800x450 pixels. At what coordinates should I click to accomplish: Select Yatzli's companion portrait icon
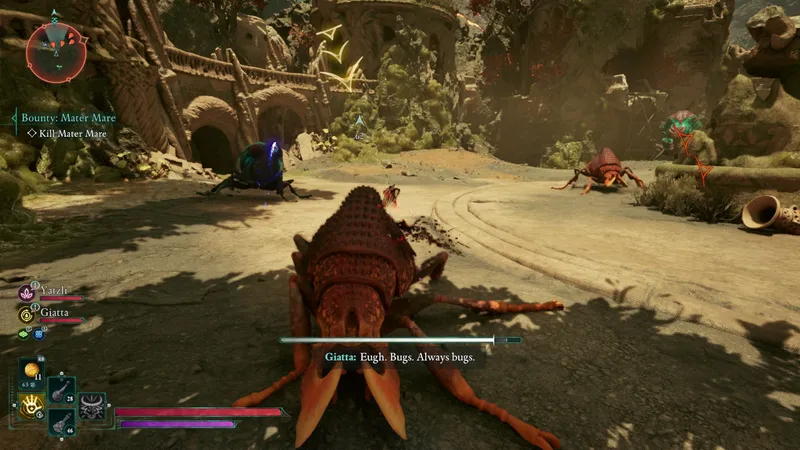[x=27, y=294]
